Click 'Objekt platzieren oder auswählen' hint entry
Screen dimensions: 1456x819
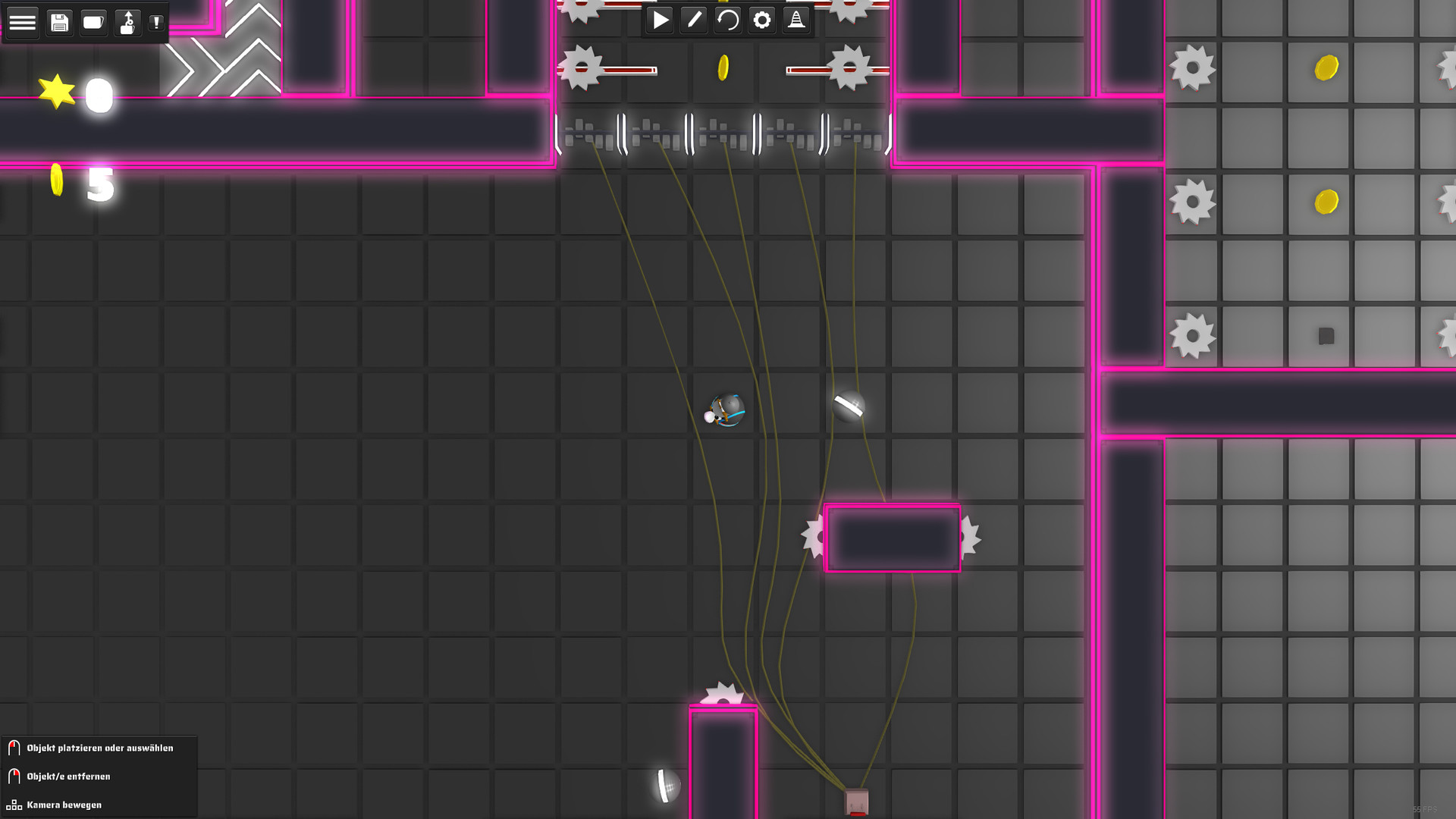click(x=99, y=748)
